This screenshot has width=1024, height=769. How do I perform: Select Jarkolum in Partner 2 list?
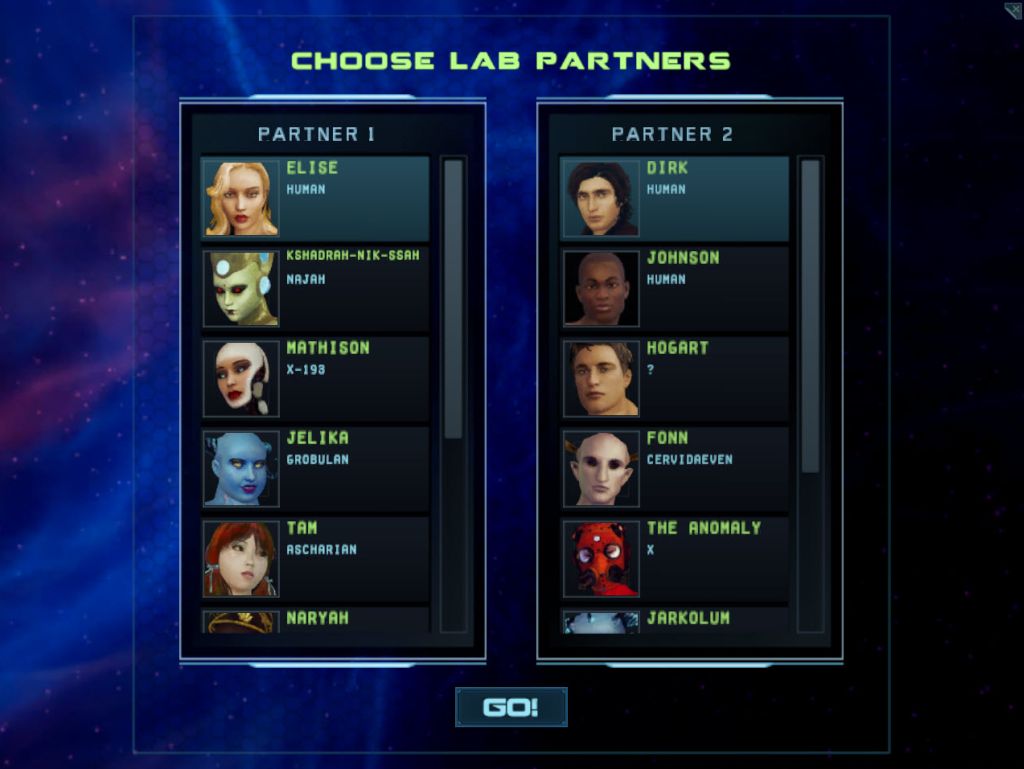[675, 620]
